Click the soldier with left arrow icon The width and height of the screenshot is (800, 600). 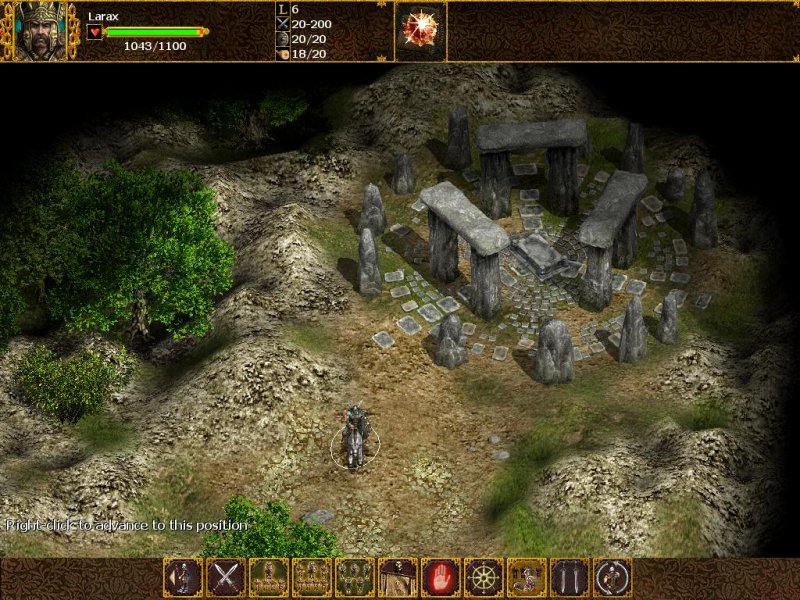(x=183, y=577)
